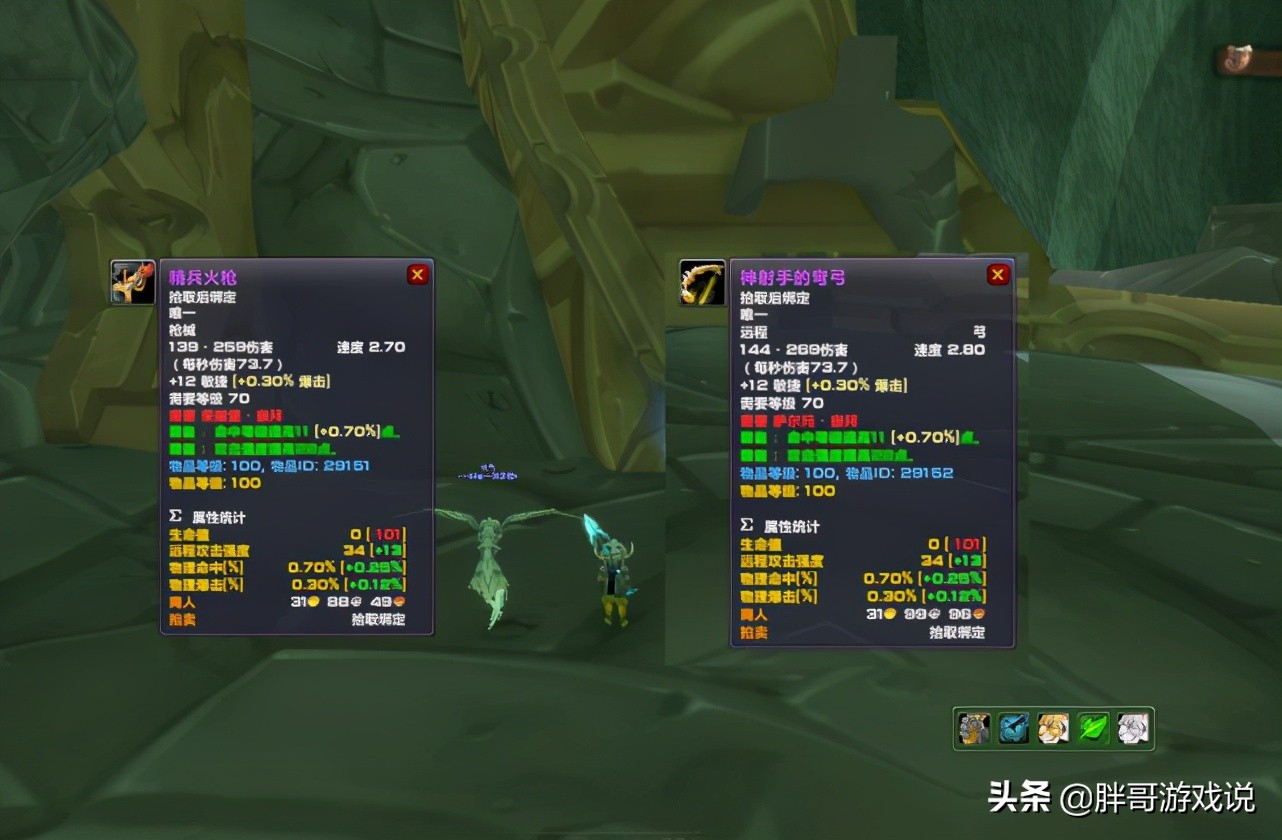Click the third golden item icon in loot bar
Screen dimensions: 1282x840
[1051, 728]
